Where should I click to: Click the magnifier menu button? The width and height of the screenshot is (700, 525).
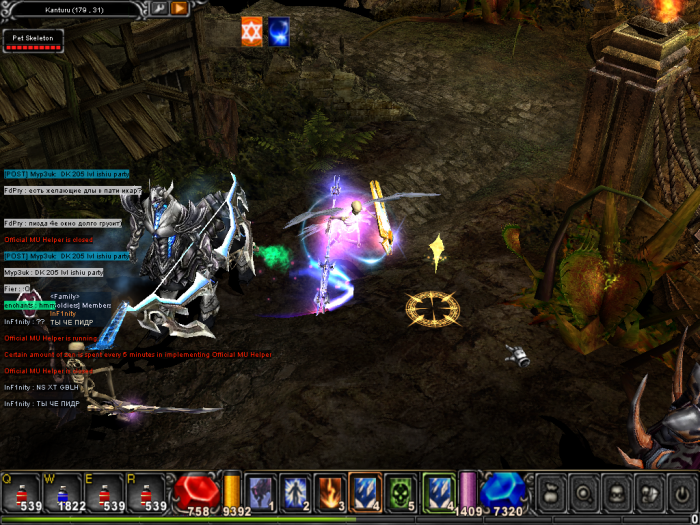pos(583,492)
